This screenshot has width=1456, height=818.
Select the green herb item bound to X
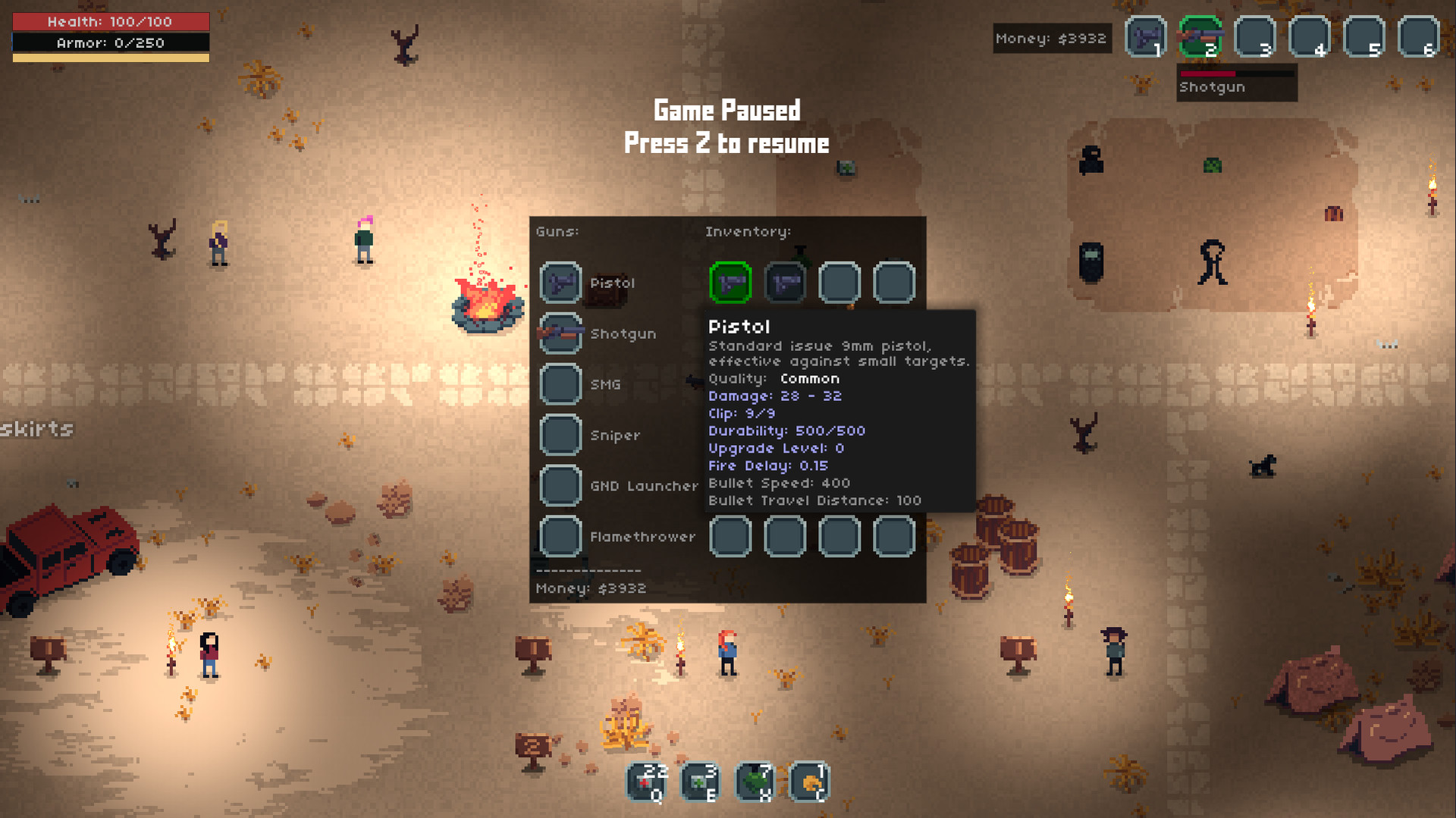tap(755, 782)
